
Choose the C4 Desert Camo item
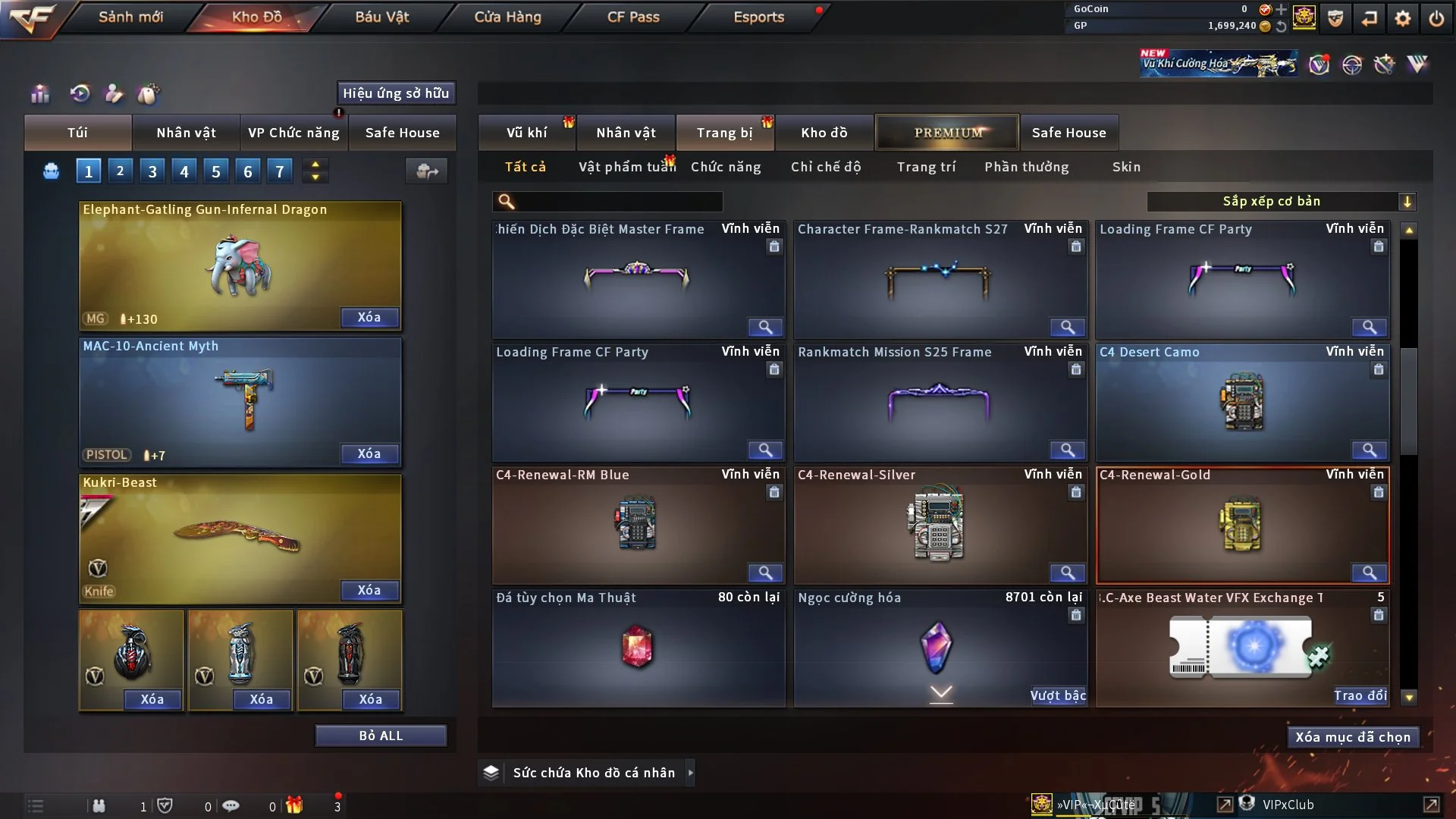point(1242,402)
